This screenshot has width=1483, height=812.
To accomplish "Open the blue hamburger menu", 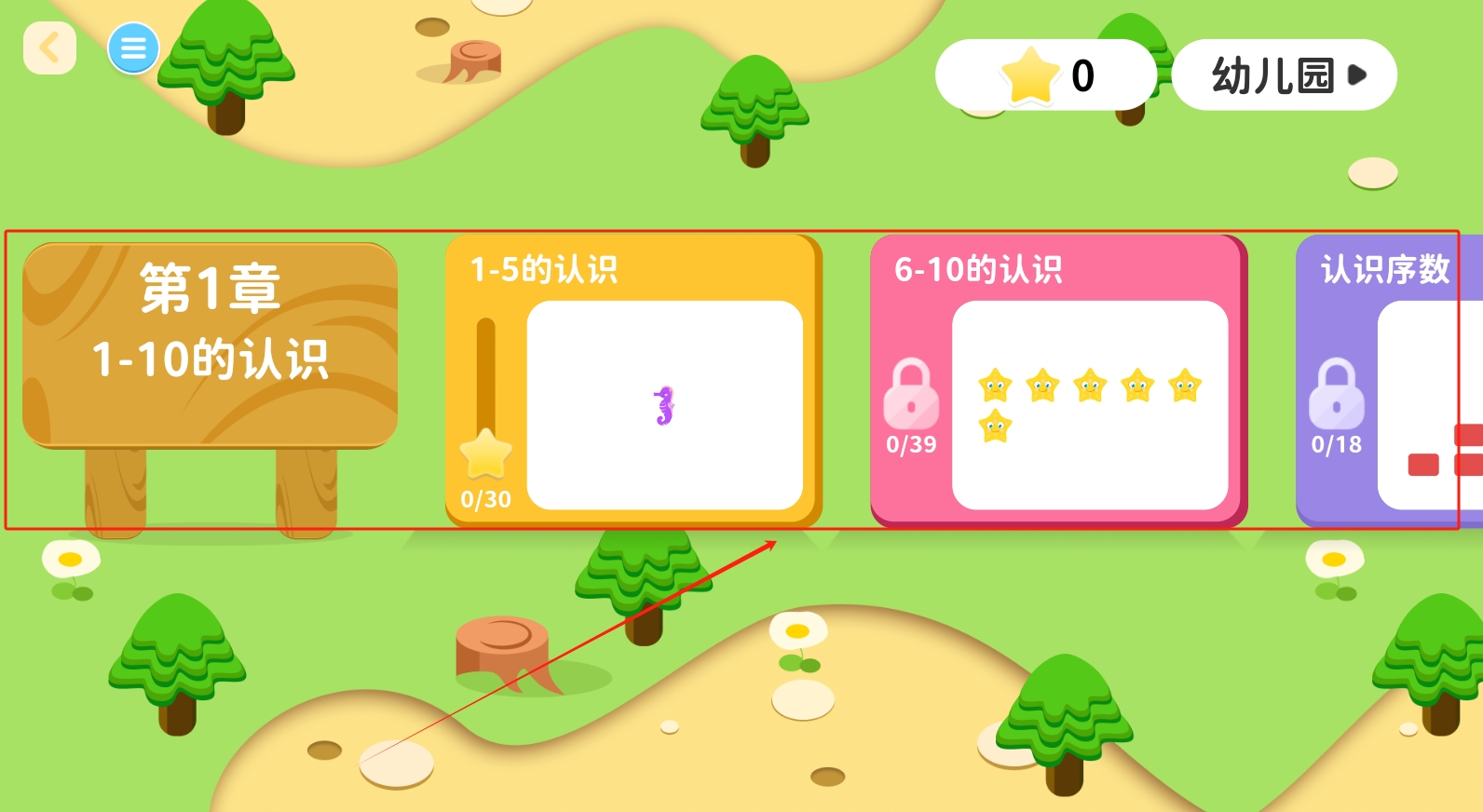I will pyautogui.click(x=133, y=48).
